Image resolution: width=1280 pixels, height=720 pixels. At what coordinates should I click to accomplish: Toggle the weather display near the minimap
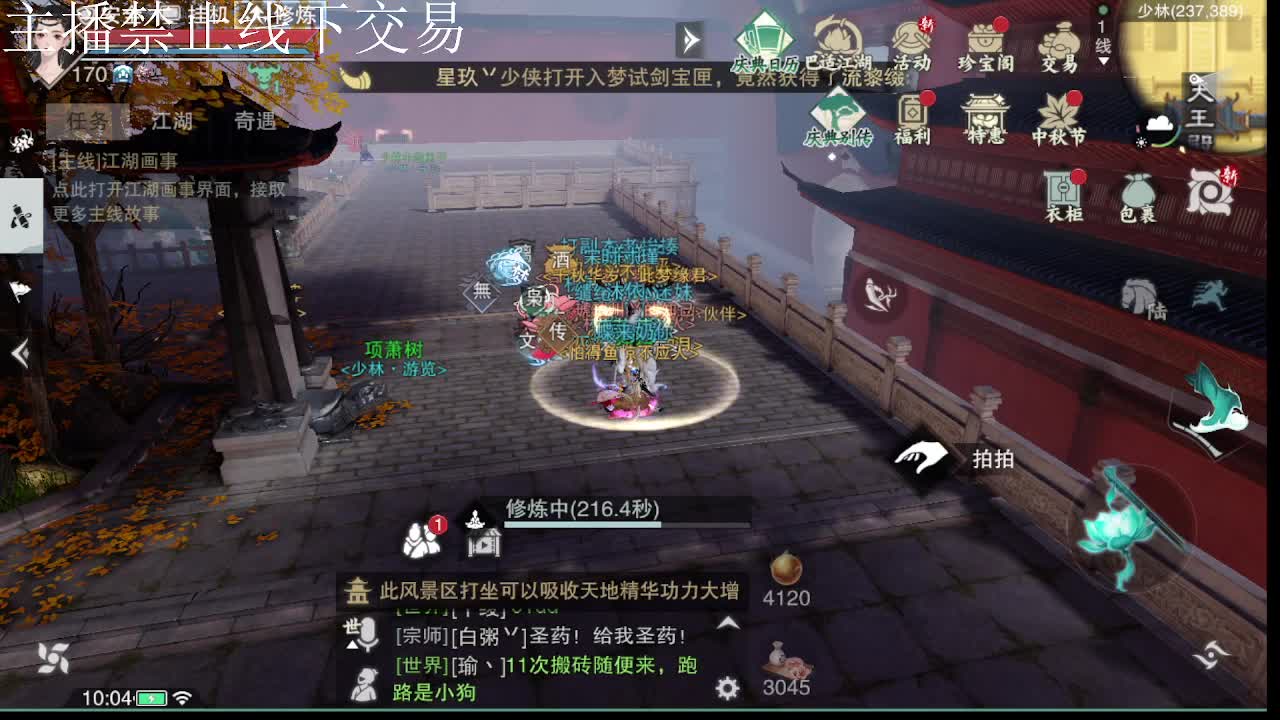tap(1157, 125)
